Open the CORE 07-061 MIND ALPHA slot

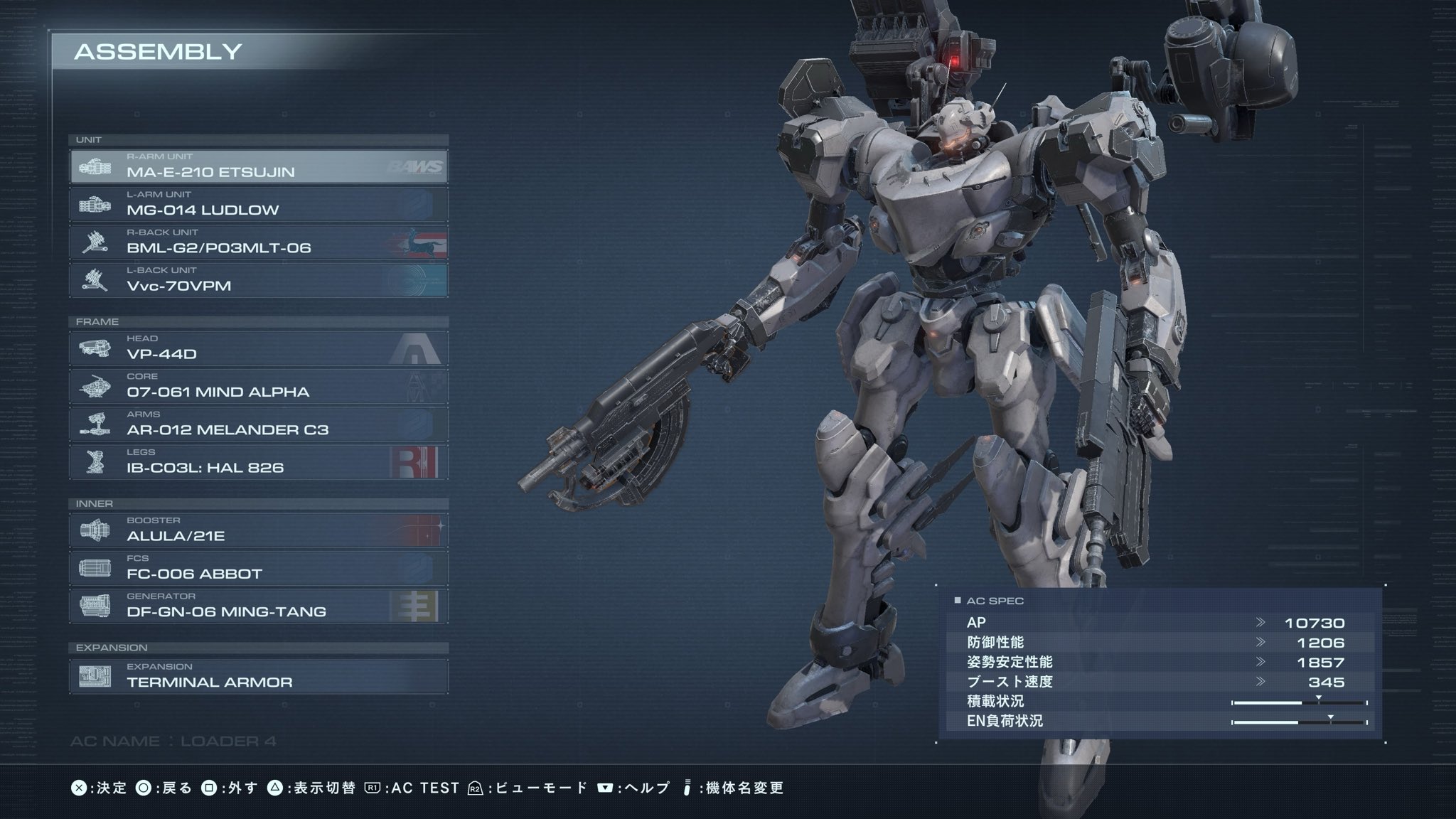click(259, 386)
